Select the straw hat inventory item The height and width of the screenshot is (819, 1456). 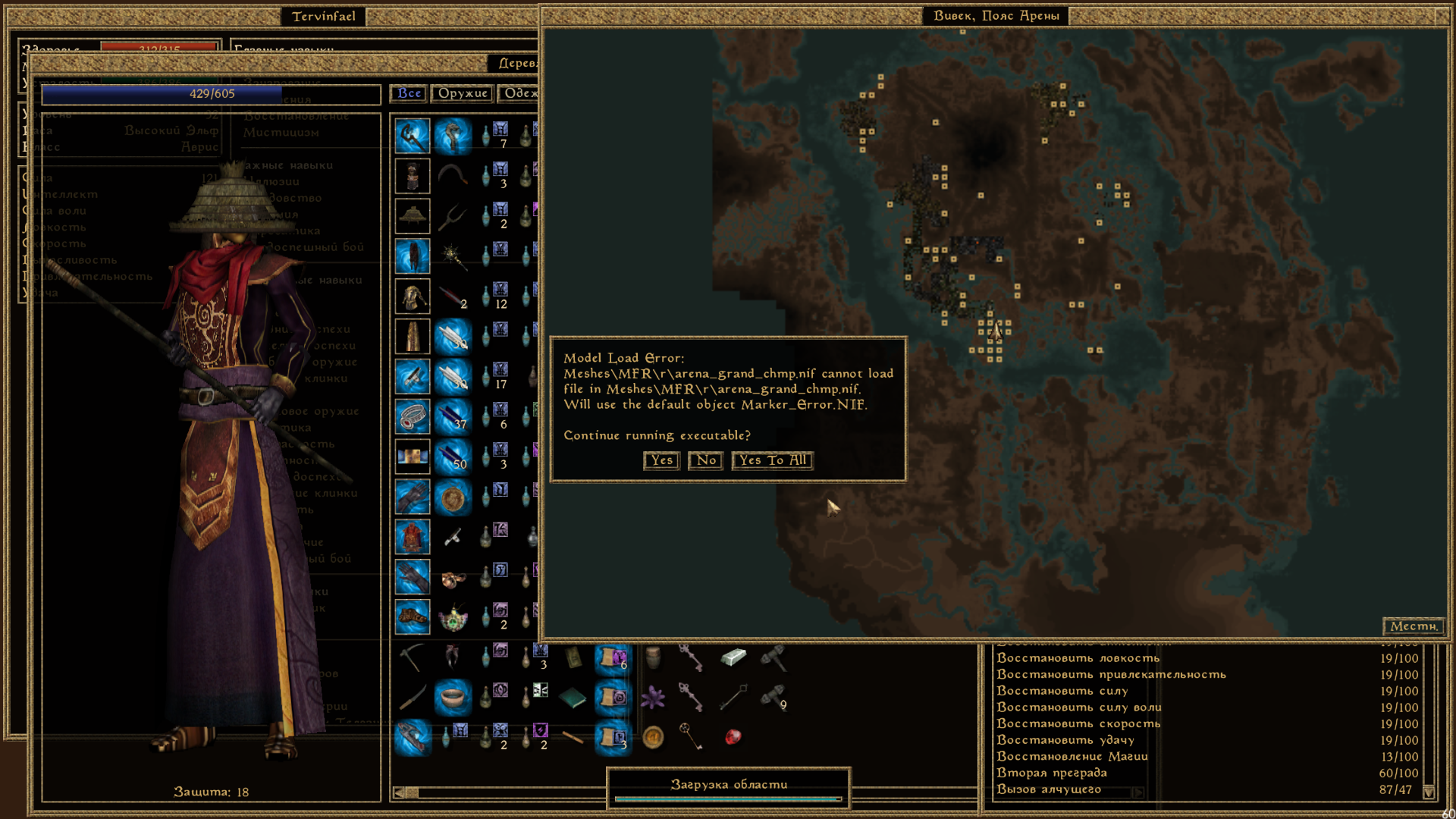pos(413,216)
